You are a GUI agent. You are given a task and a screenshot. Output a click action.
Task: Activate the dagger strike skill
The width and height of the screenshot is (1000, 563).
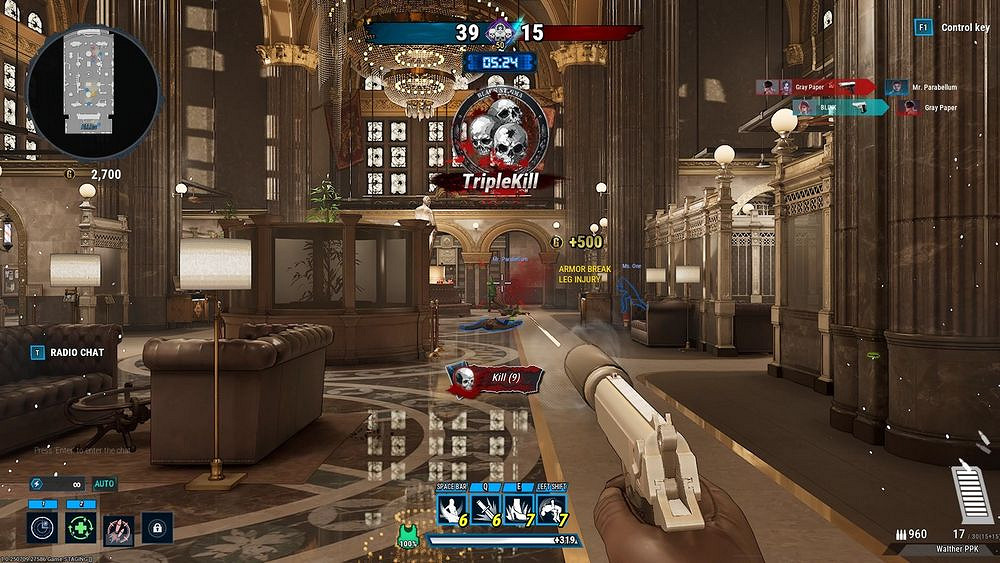point(485,510)
